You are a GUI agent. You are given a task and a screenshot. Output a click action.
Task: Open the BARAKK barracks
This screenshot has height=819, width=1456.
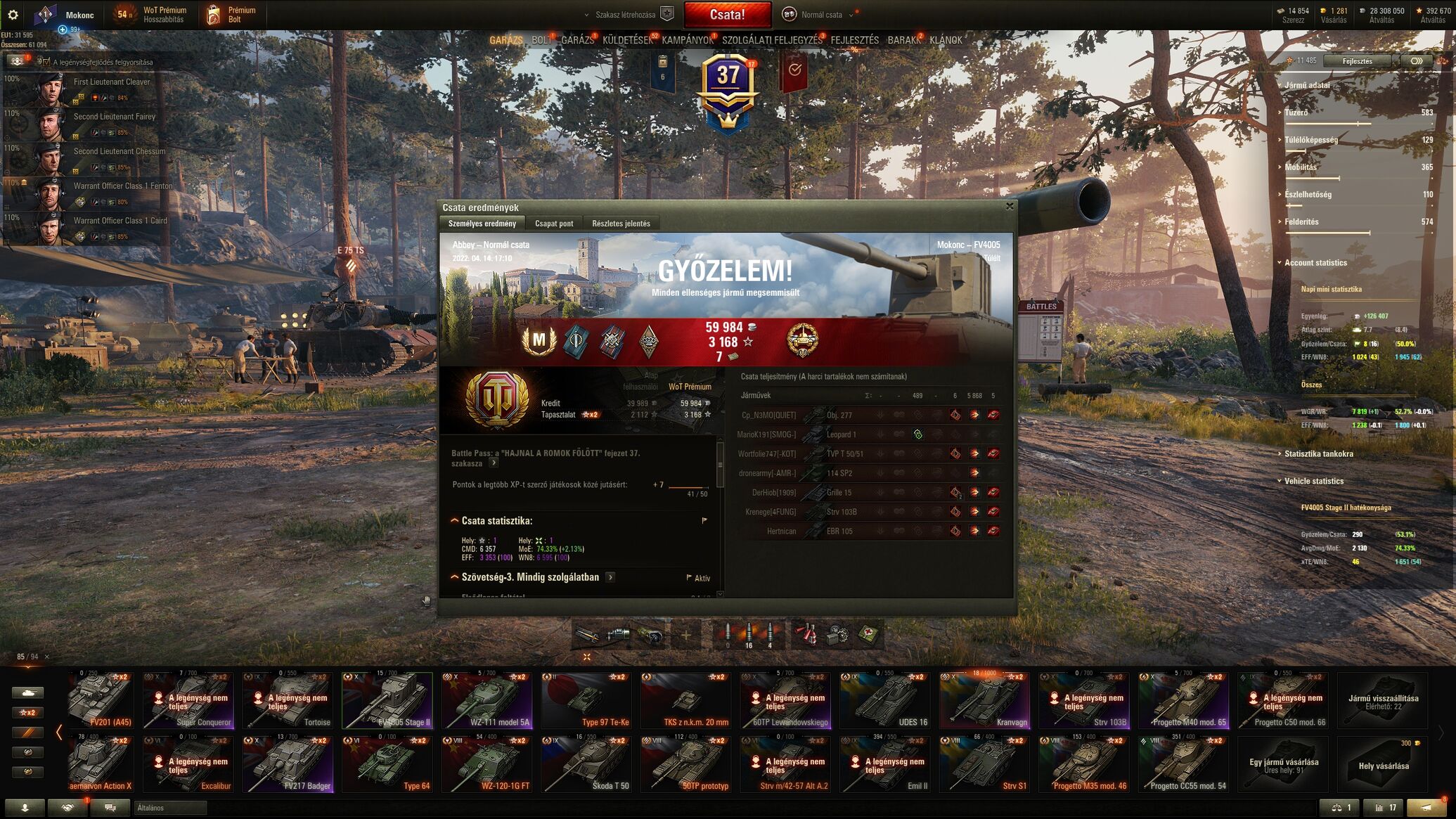point(903,40)
